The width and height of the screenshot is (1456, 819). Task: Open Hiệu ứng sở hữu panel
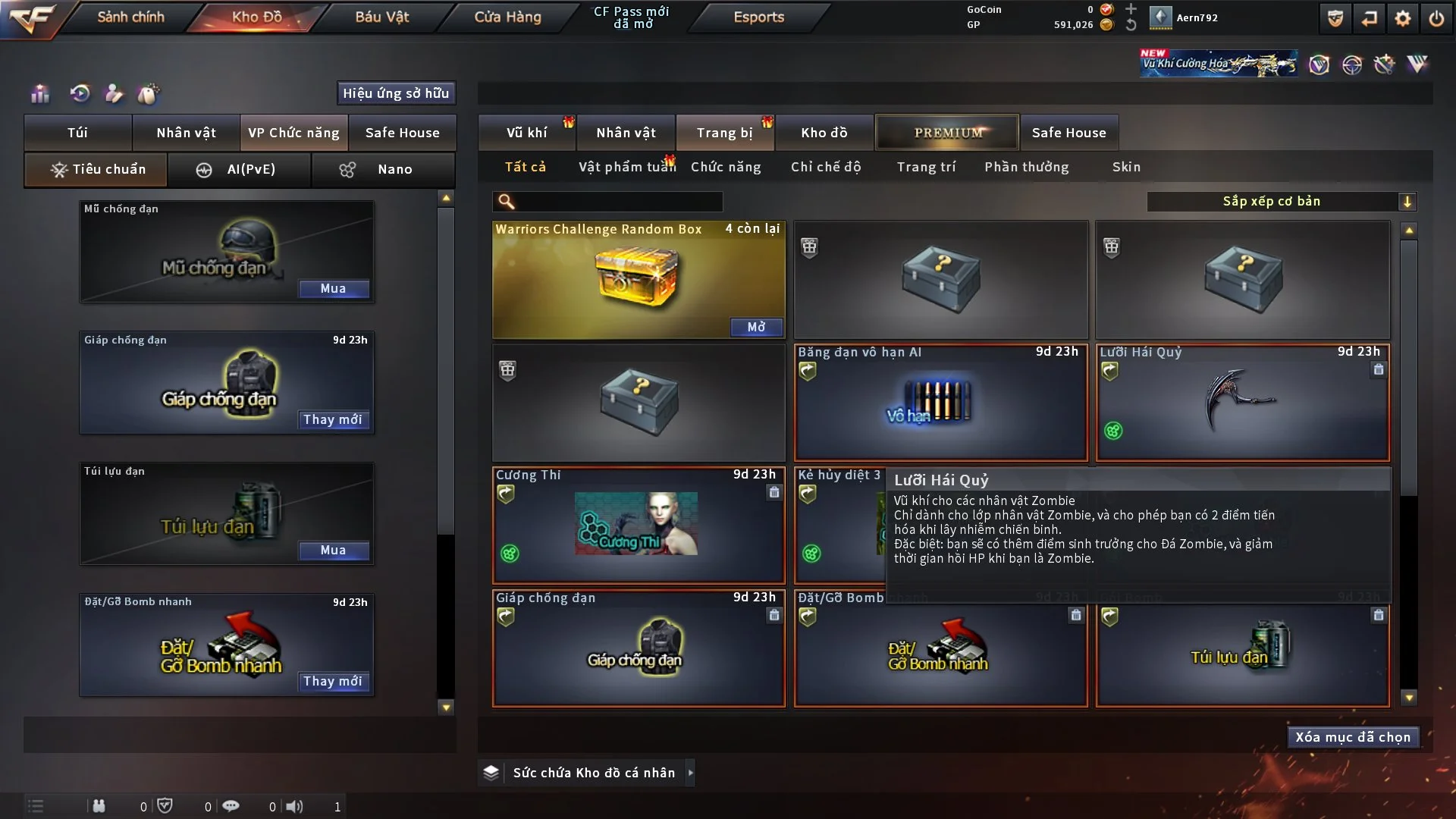396,93
